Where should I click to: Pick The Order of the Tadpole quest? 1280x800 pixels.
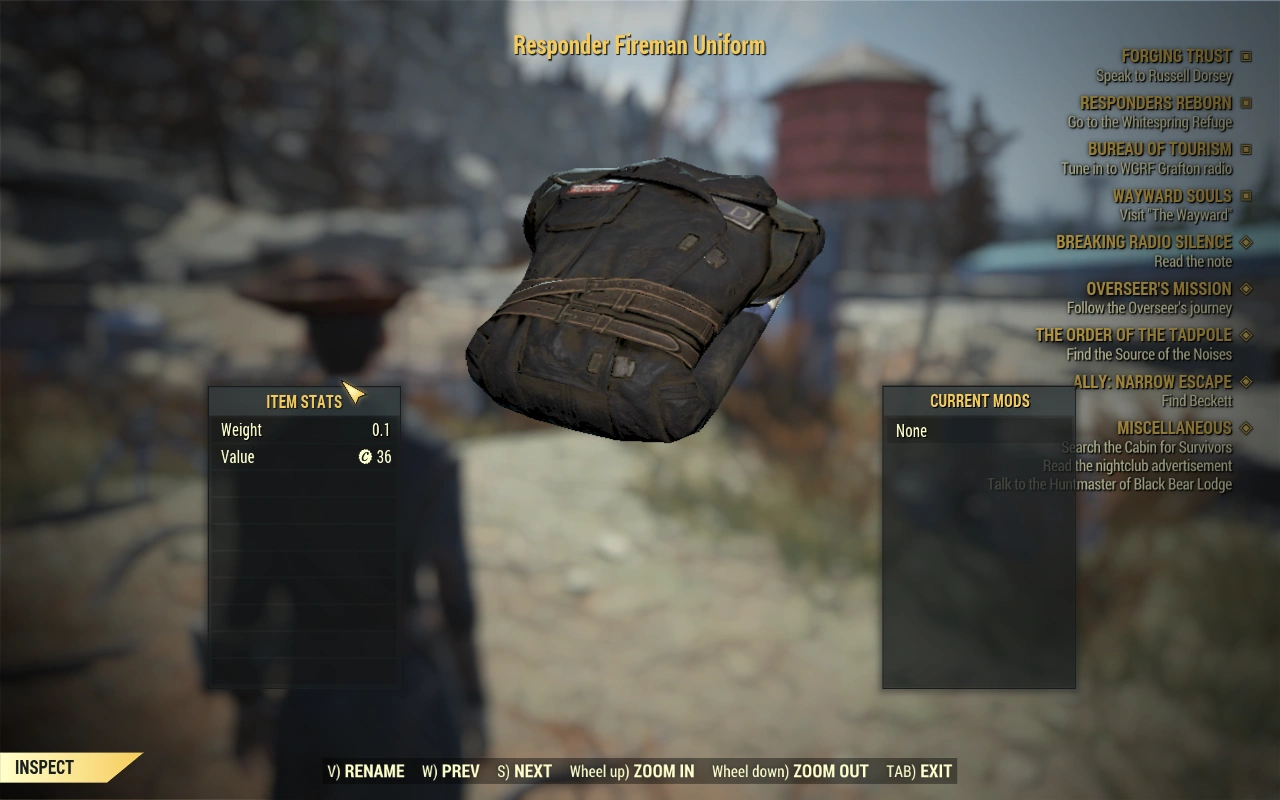(x=1133, y=335)
